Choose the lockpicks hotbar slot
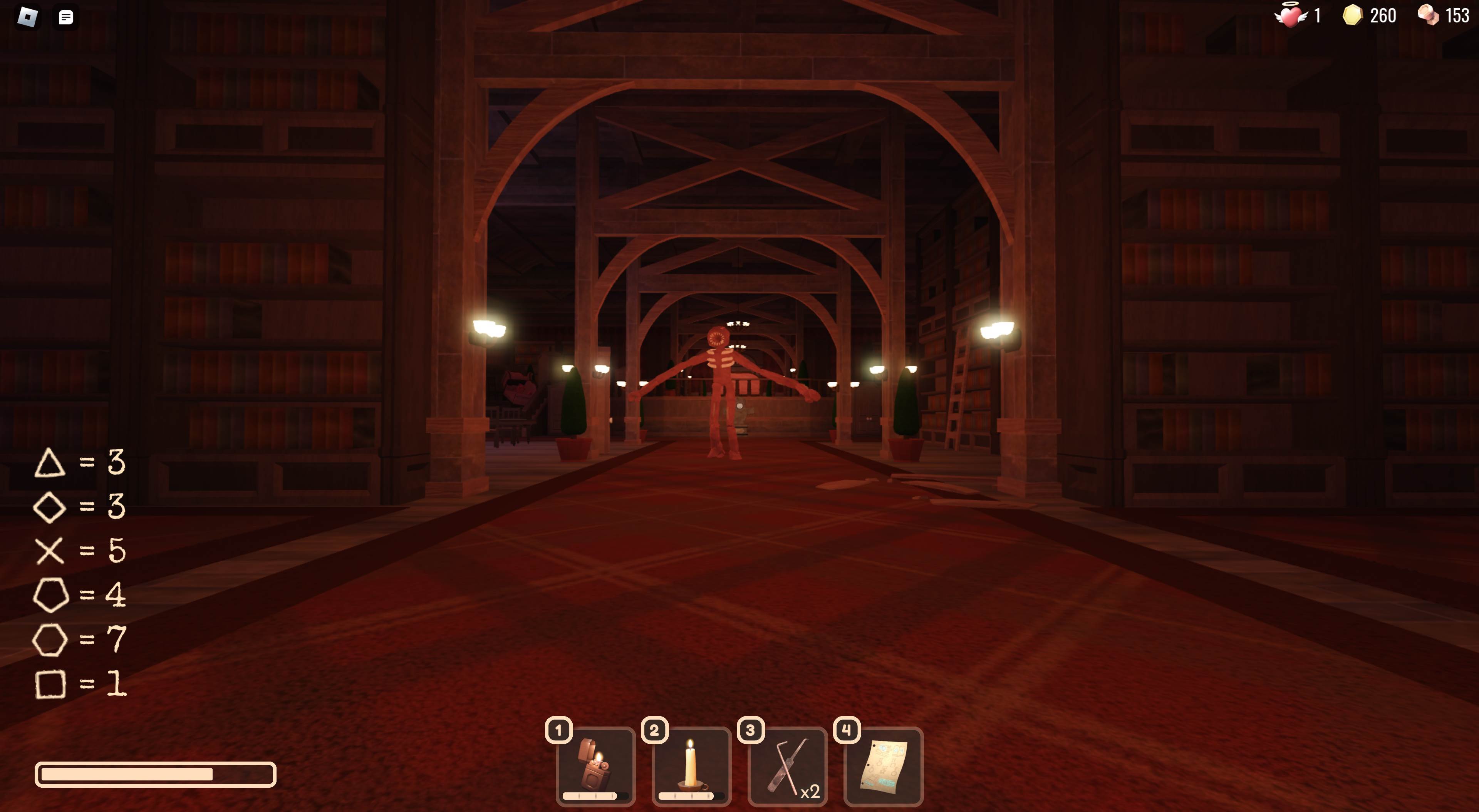 click(x=787, y=767)
